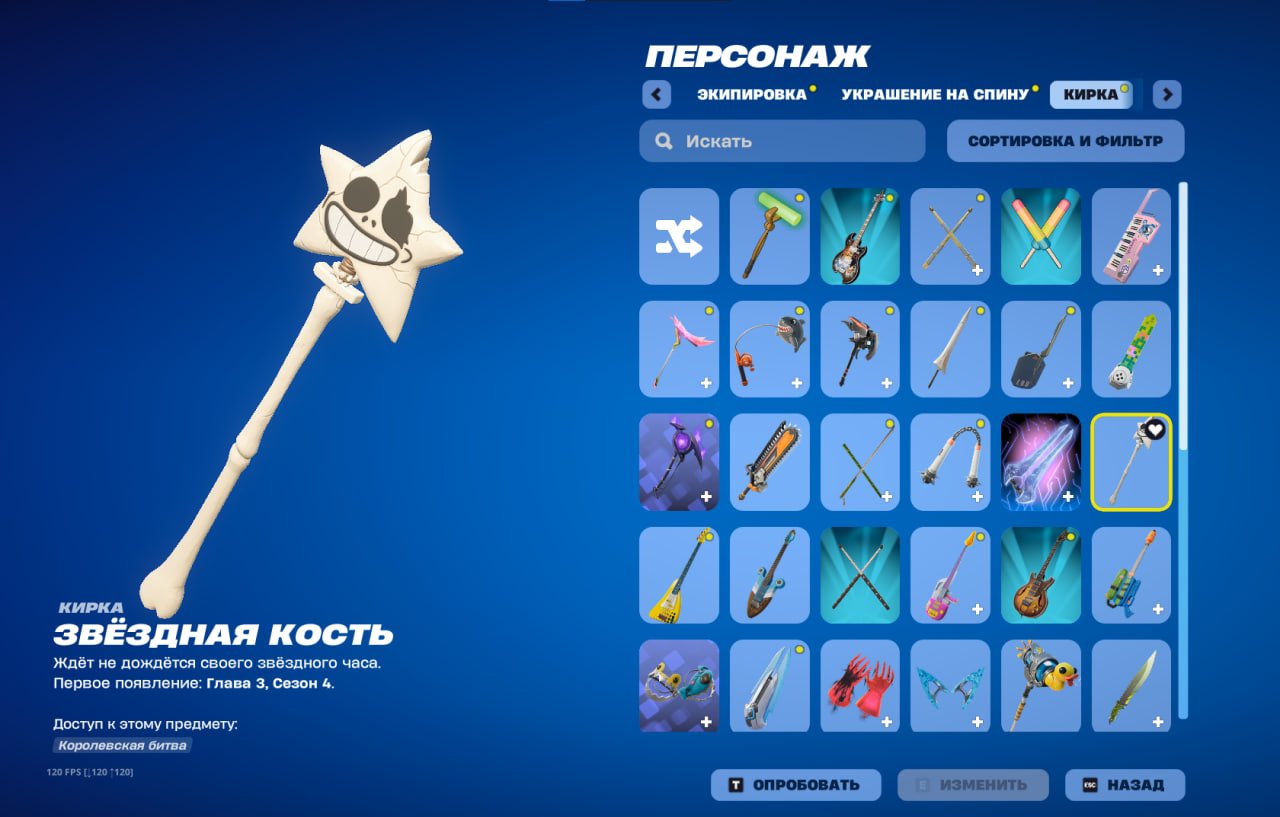
Task: Select the pink keytar pickaxe
Action: point(1131,237)
